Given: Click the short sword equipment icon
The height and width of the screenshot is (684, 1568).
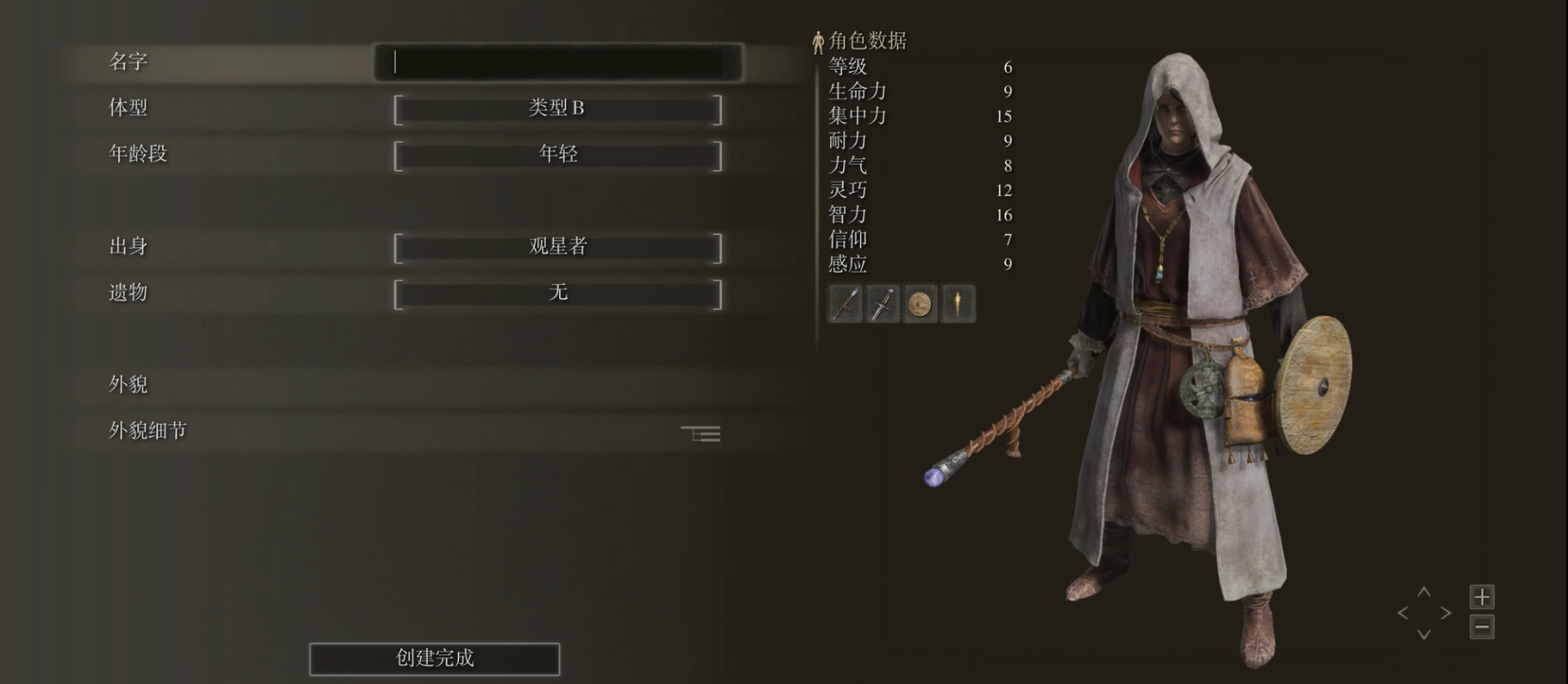Looking at the screenshot, I should pyautogui.click(x=883, y=305).
